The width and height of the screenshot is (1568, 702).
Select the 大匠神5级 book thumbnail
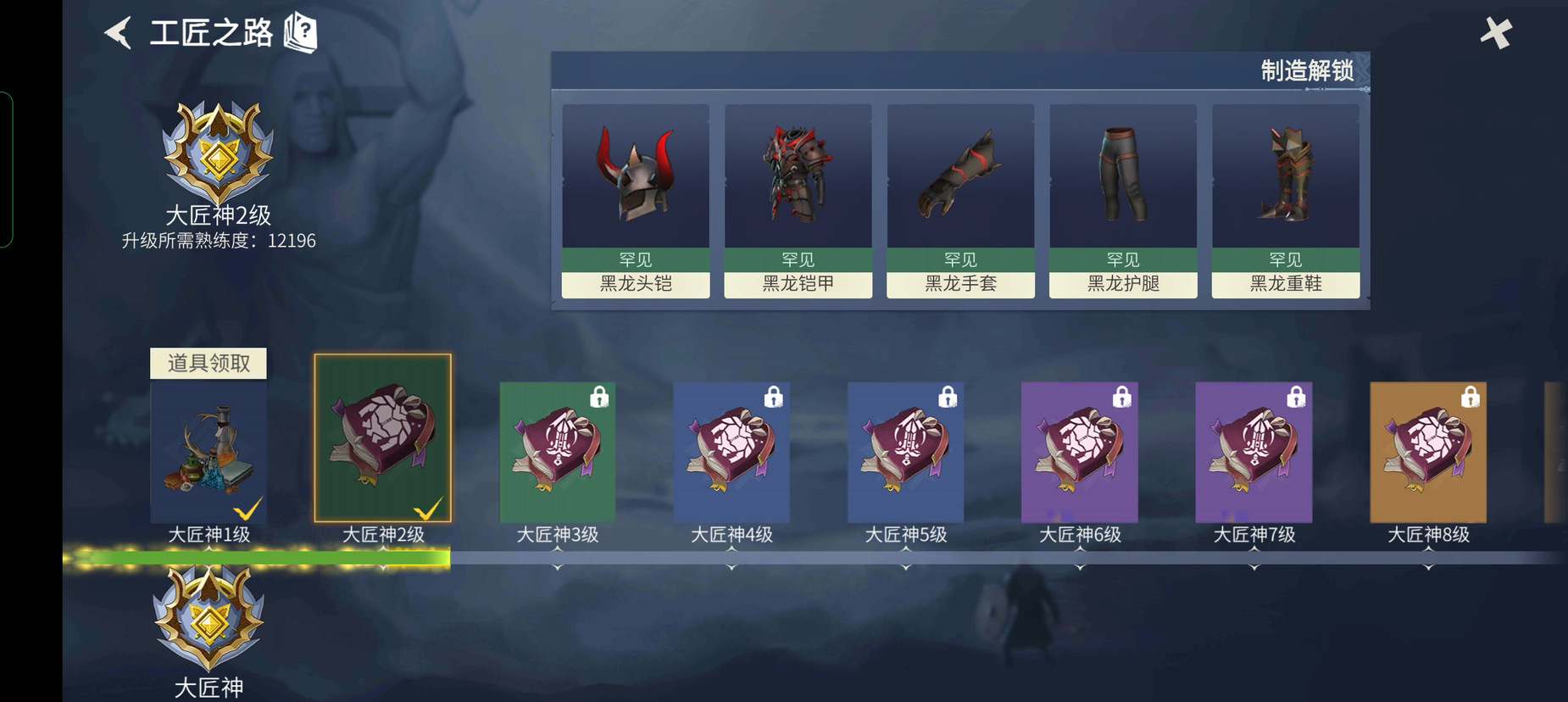(905, 449)
